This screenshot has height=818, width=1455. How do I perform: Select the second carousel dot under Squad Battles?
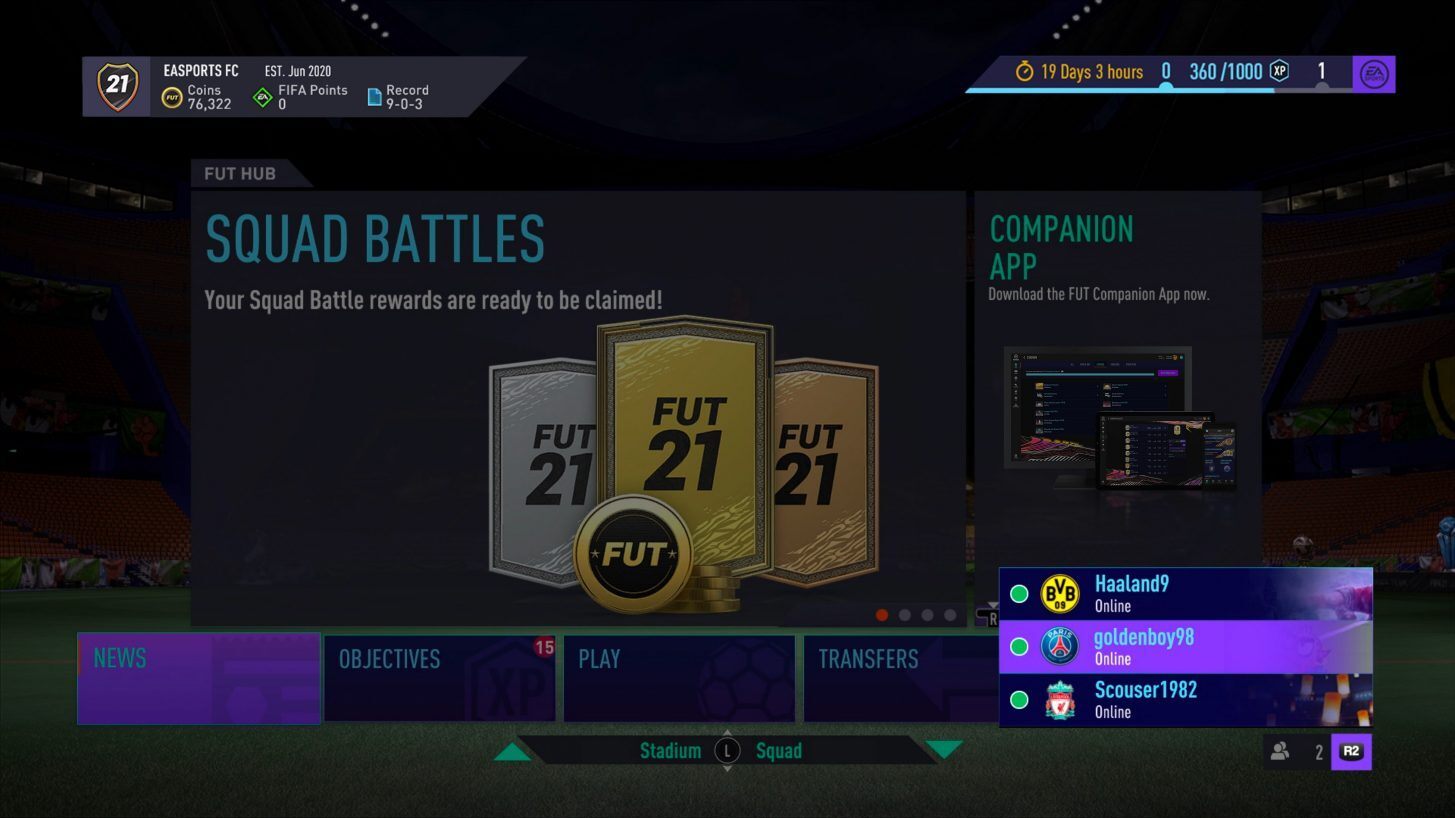[906, 617]
